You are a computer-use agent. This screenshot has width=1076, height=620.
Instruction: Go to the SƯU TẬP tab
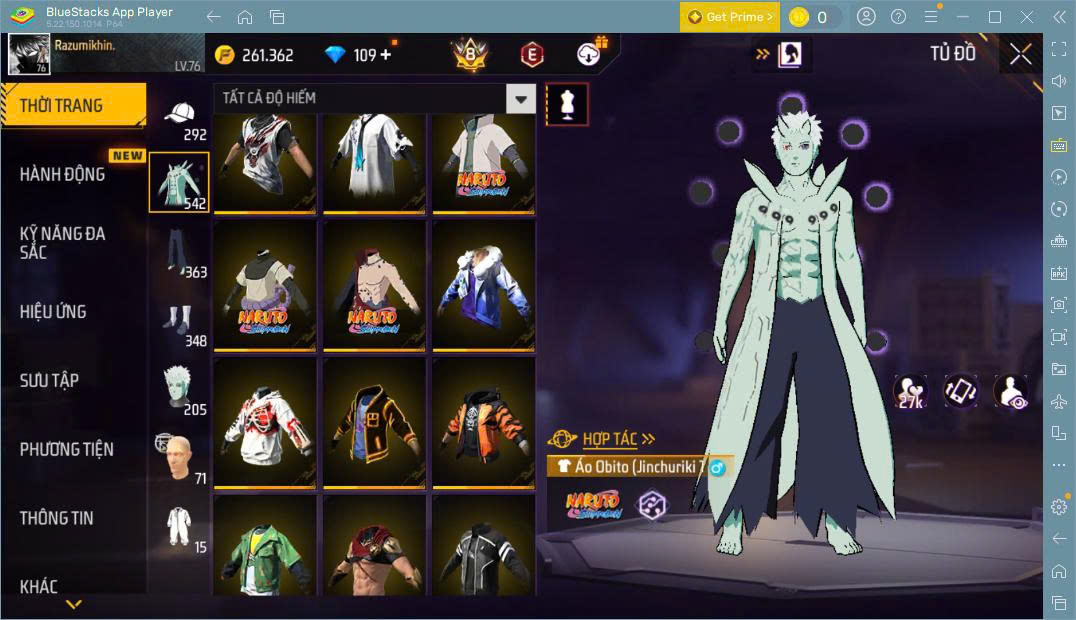[49, 380]
